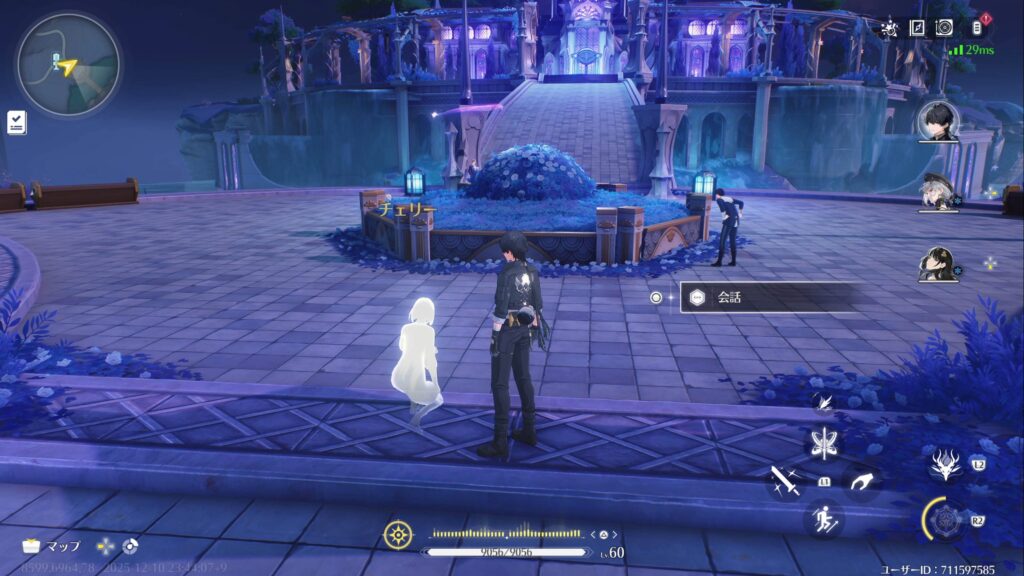This screenshot has height=576, width=1024.
Task: Open the camera icon in top bar
Action: 944,28
